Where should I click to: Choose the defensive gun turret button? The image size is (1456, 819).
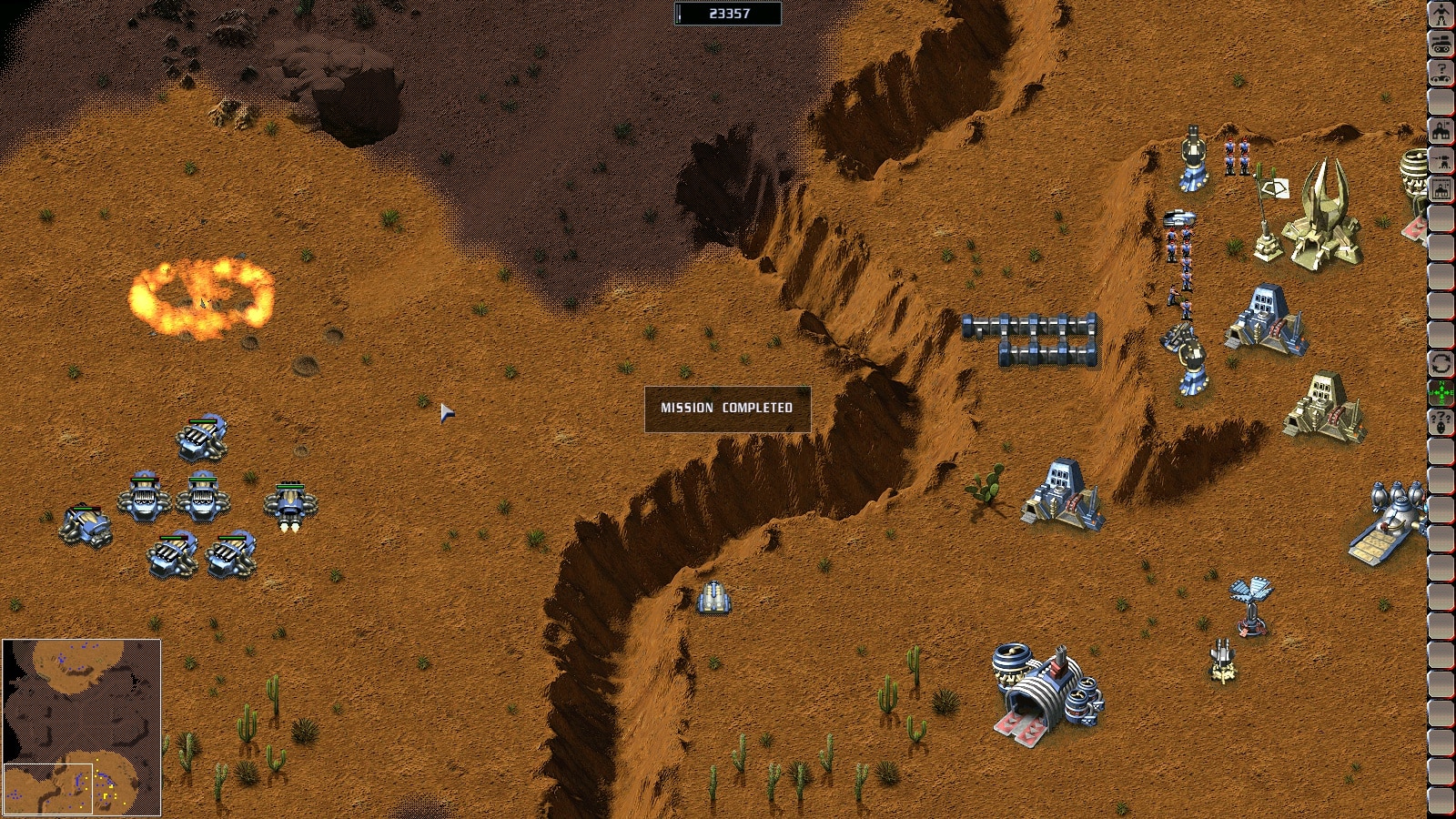pyautogui.click(x=1441, y=159)
